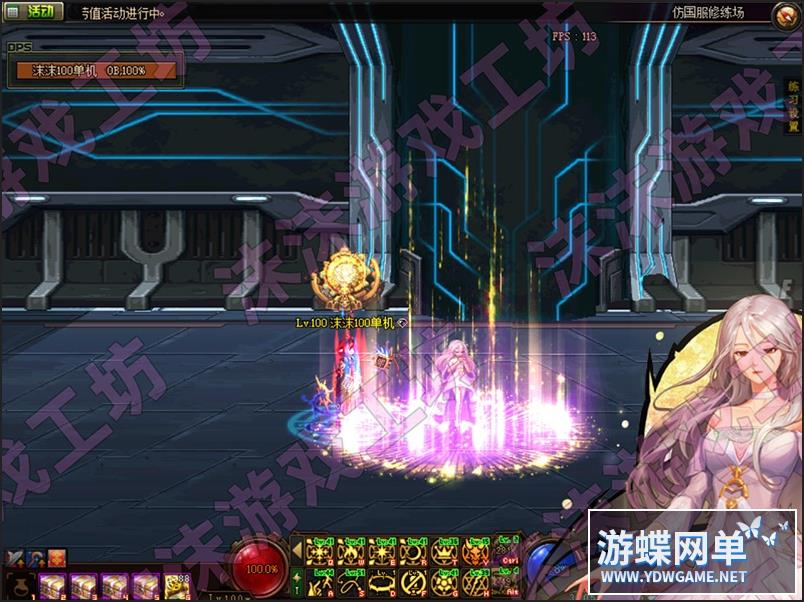This screenshot has width=804, height=602.
Task: Activate the skill bound to A
Action: (321, 581)
